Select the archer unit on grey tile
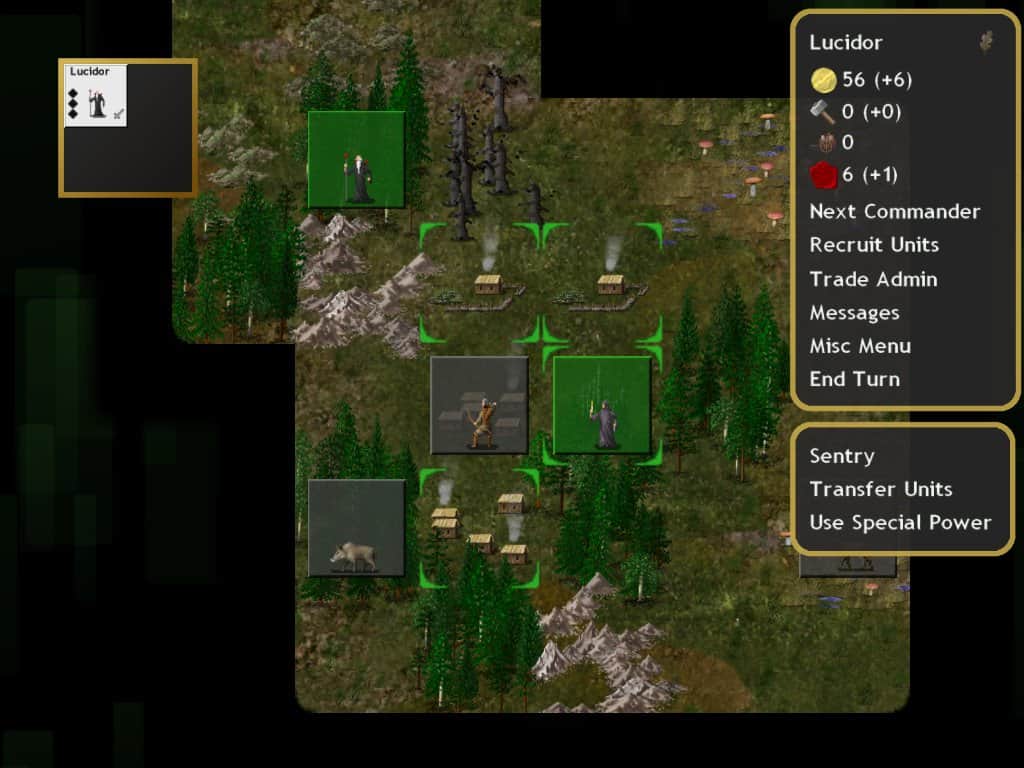This screenshot has height=768, width=1024. coord(479,405)
